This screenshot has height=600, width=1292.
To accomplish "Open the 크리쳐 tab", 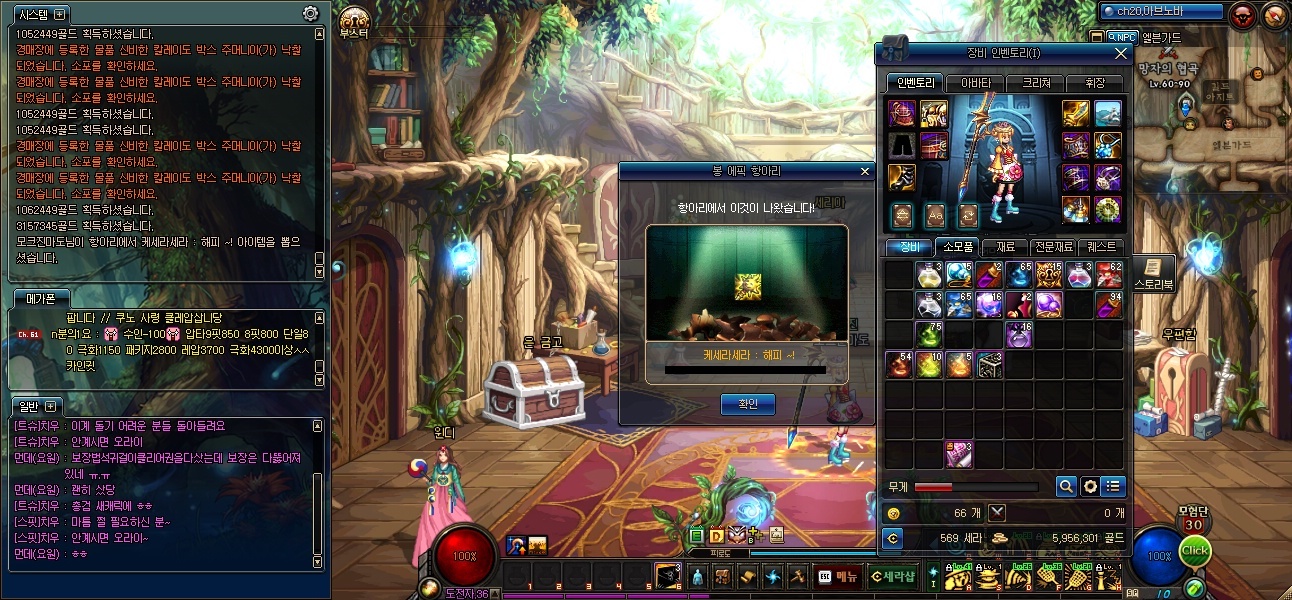I will click(1035, 83).
